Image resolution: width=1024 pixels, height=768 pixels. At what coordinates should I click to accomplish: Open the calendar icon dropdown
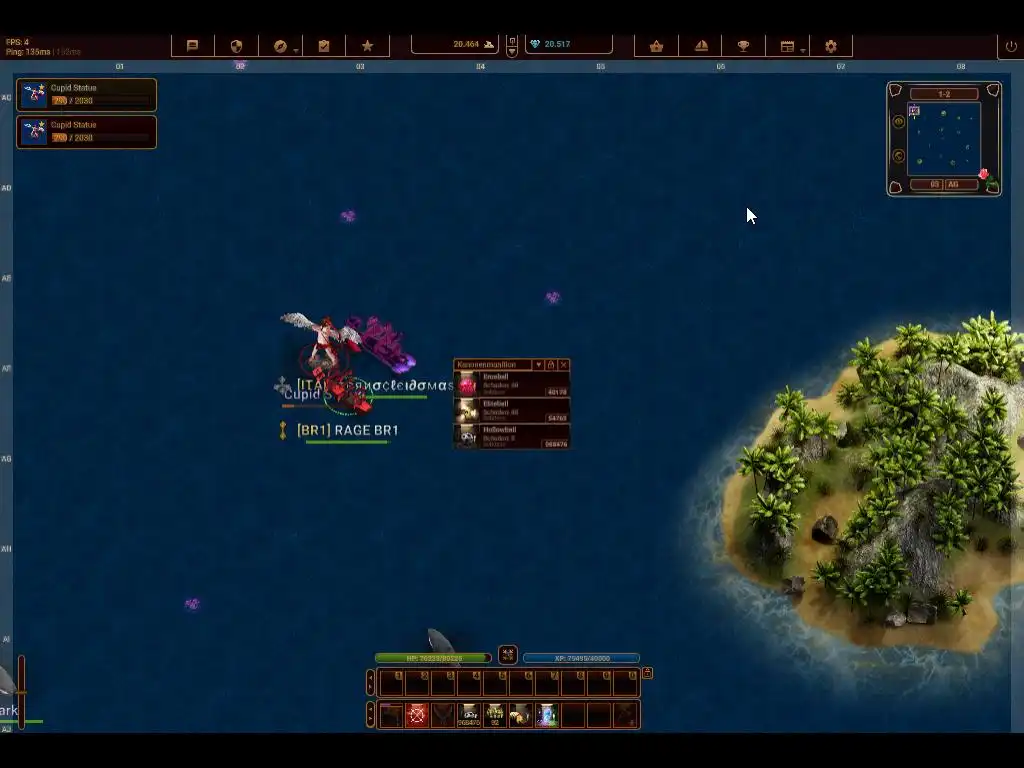tap(788, 46)
